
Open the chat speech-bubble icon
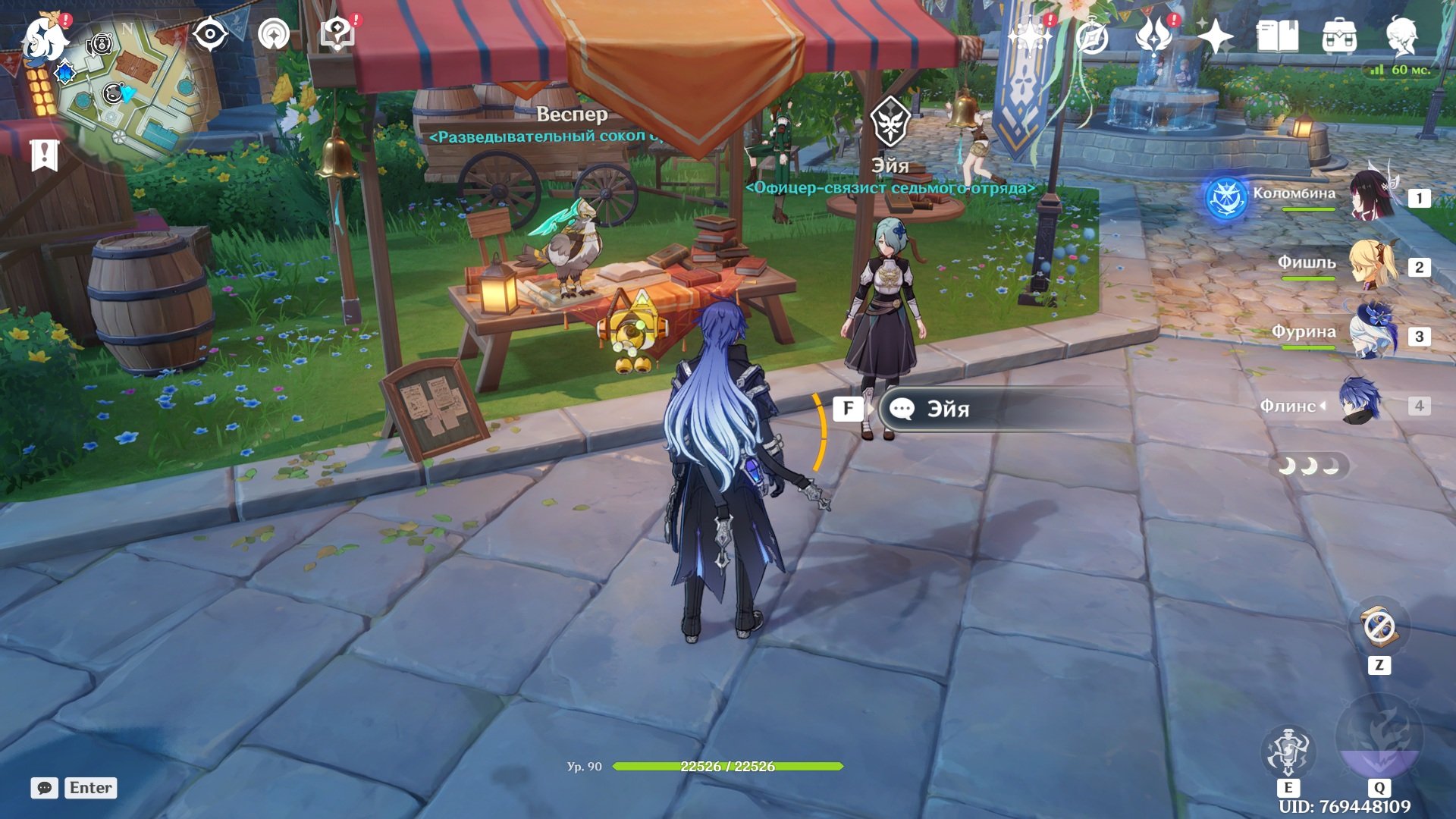(x=45, y=788)
